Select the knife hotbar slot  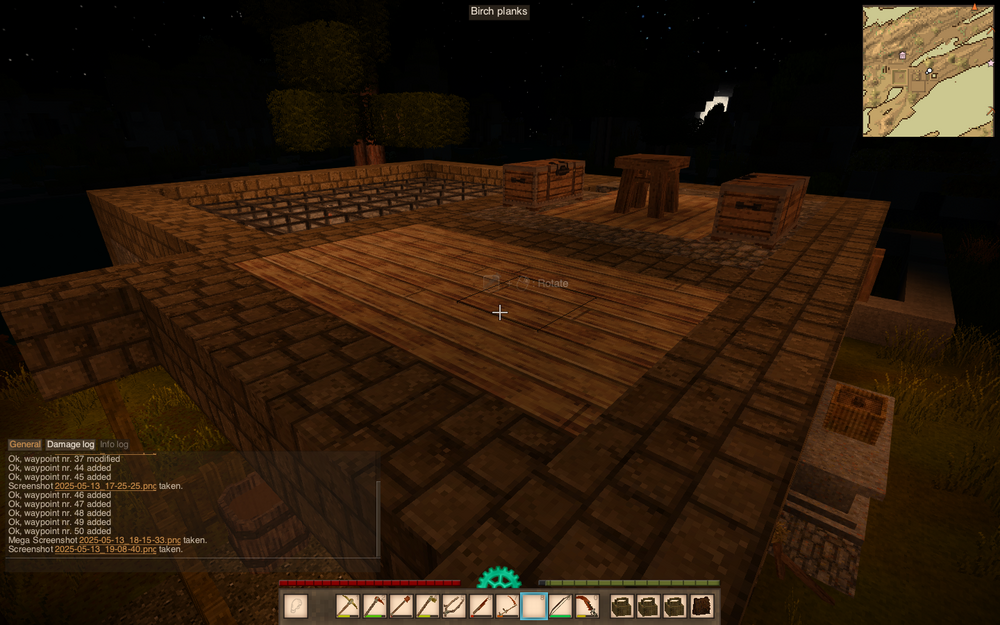click(x=482, y=606)
